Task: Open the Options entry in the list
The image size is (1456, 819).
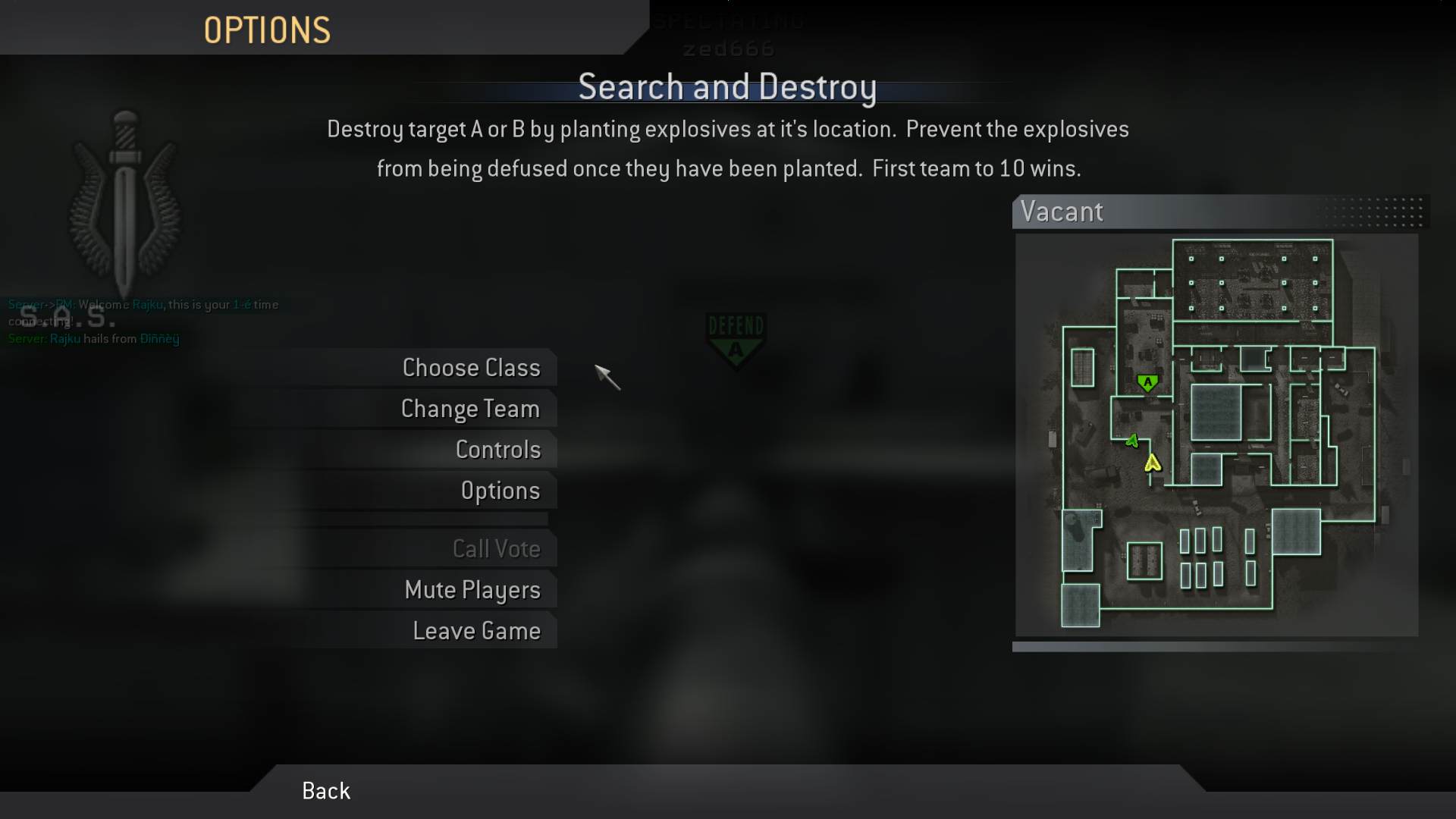Action: [x=500, y=490]
